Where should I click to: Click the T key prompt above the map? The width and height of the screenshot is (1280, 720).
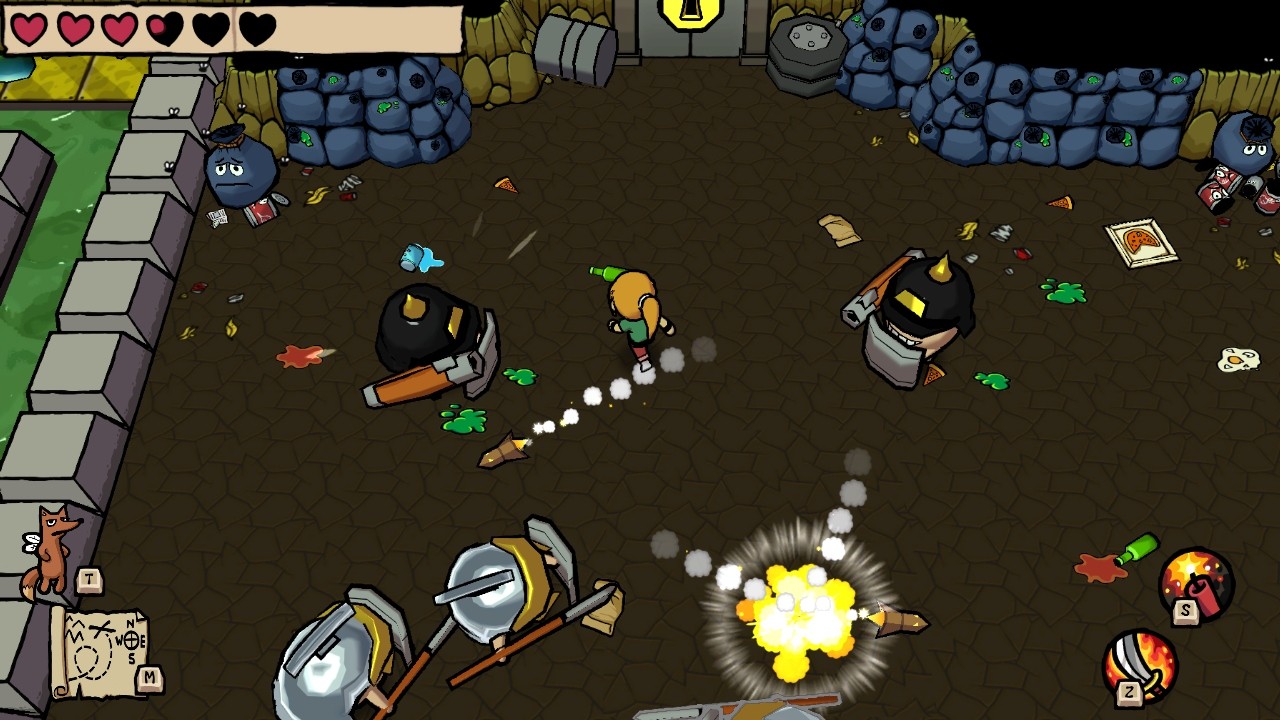click(89, 577)
